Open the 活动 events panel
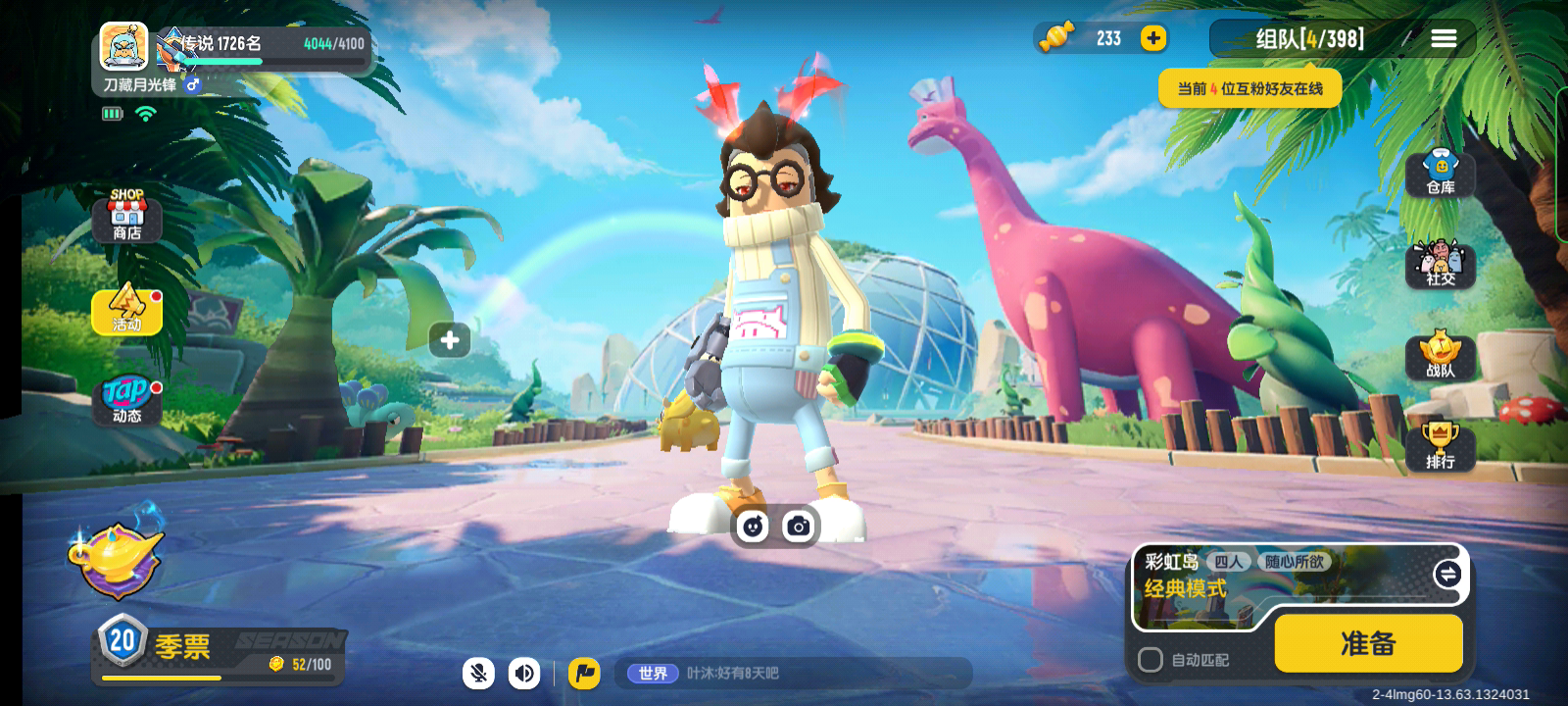 tap(126, 310)
